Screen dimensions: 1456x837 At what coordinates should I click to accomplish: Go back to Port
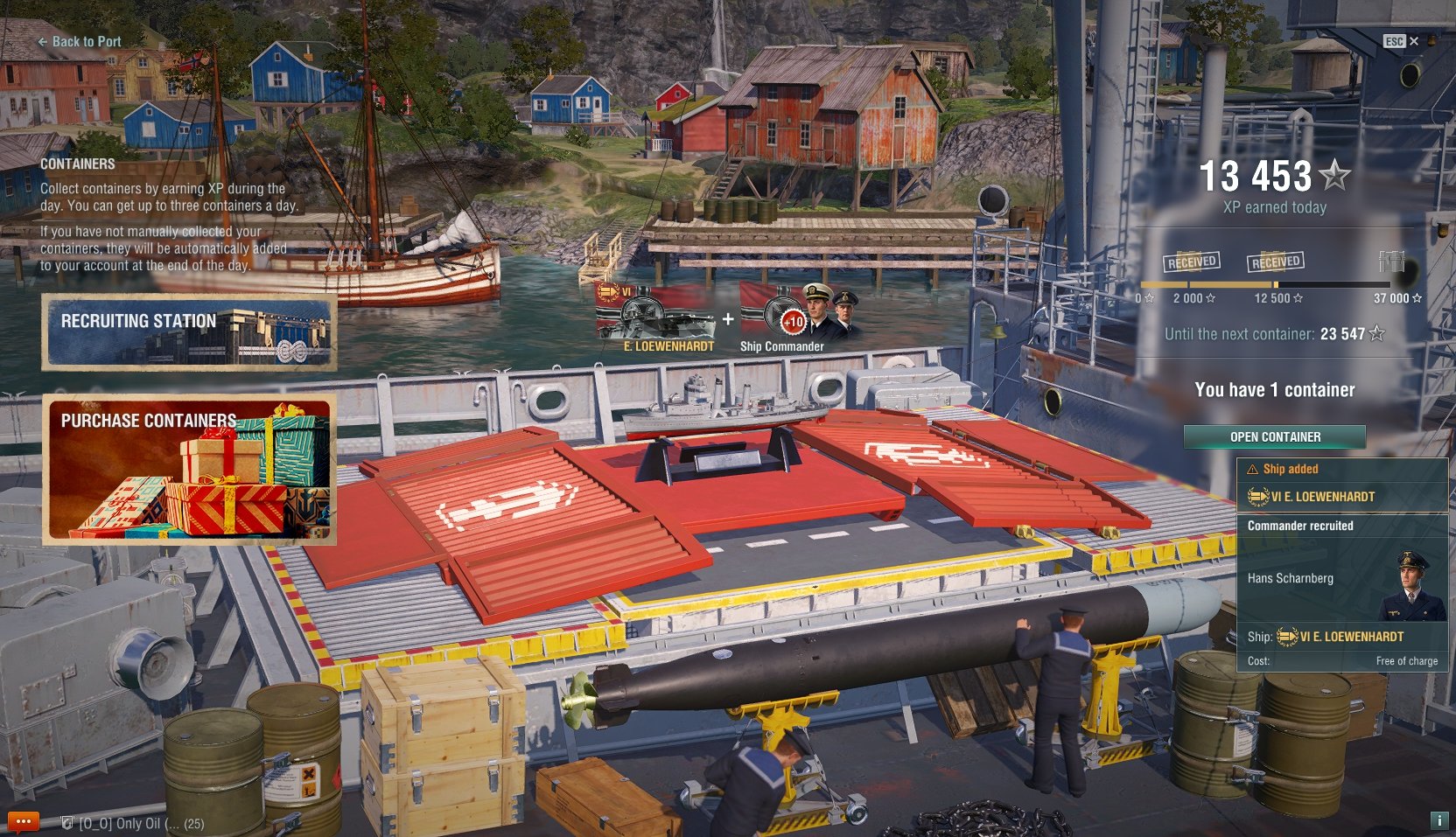click(80, 41)
